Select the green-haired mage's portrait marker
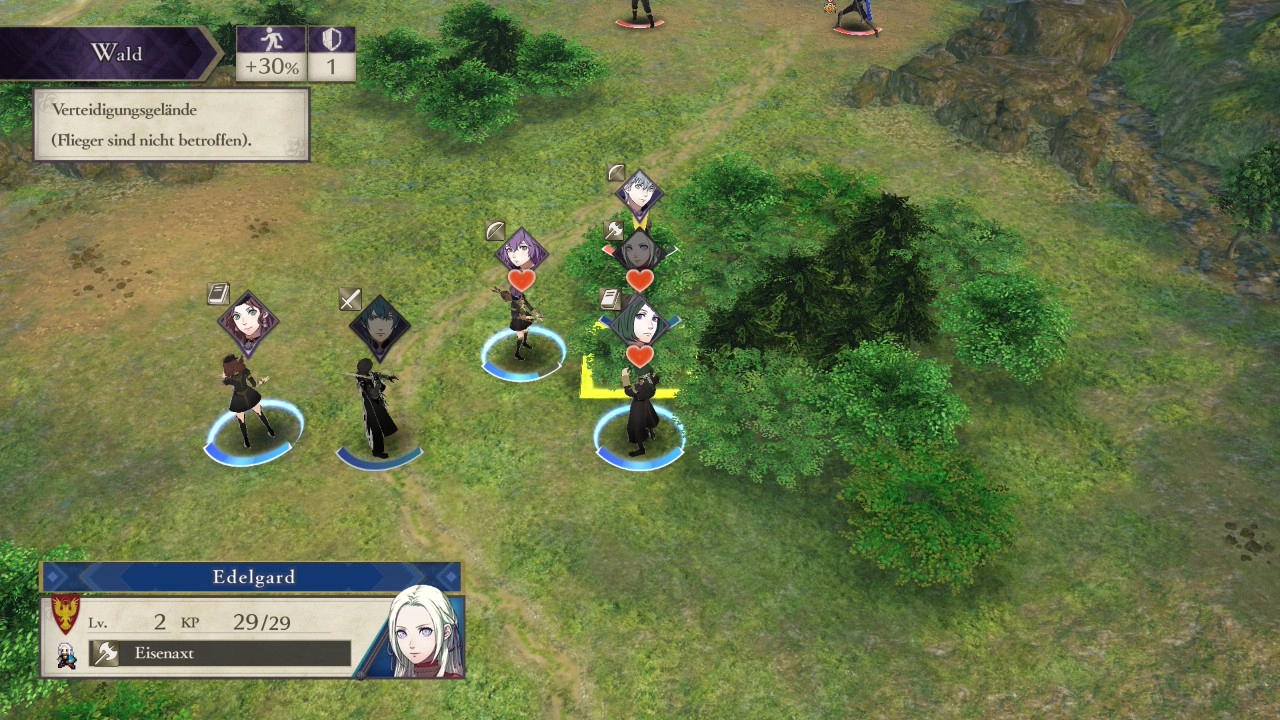 tap(640, 322)
